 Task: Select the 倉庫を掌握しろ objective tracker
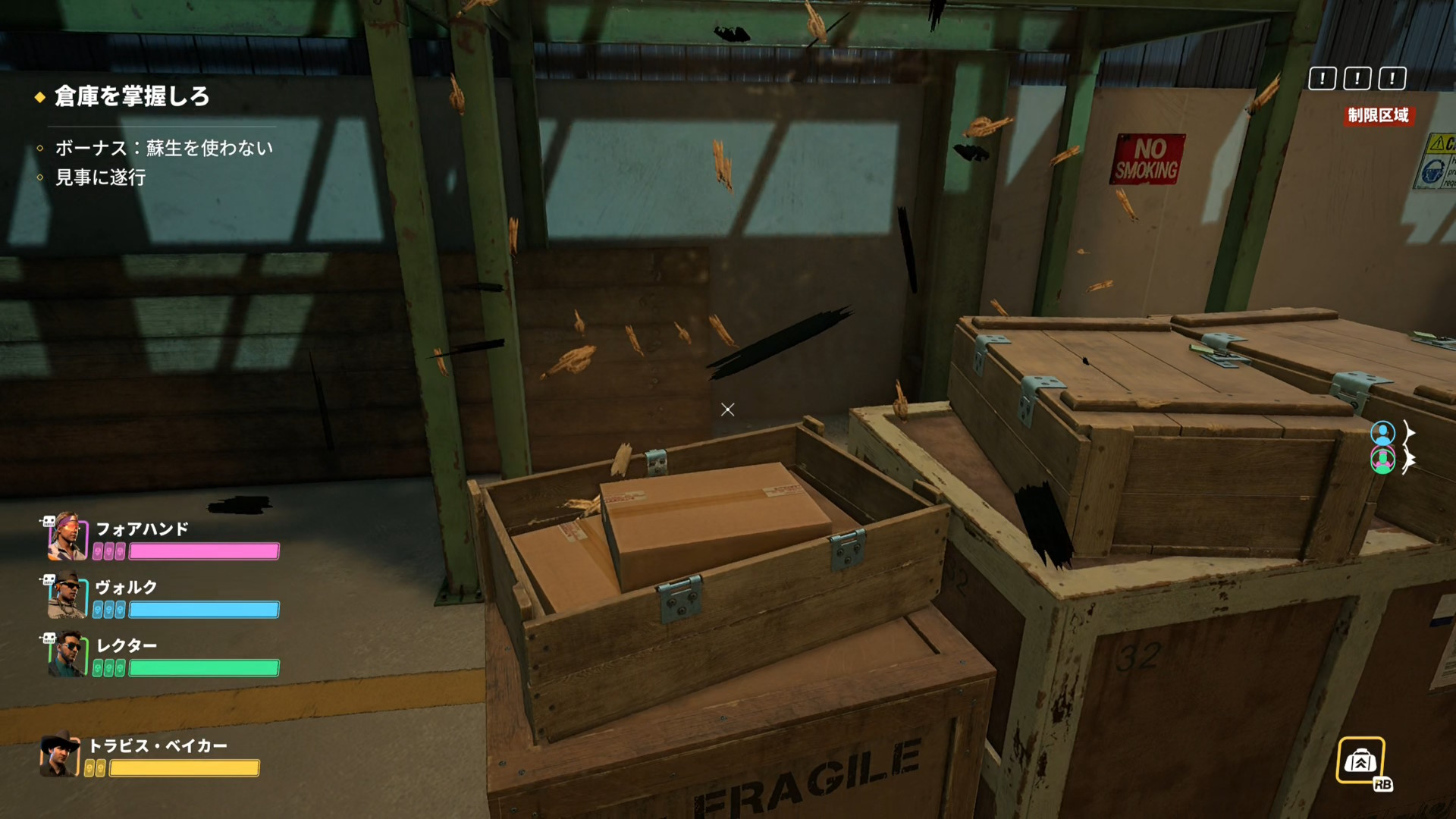pos(131,96)
